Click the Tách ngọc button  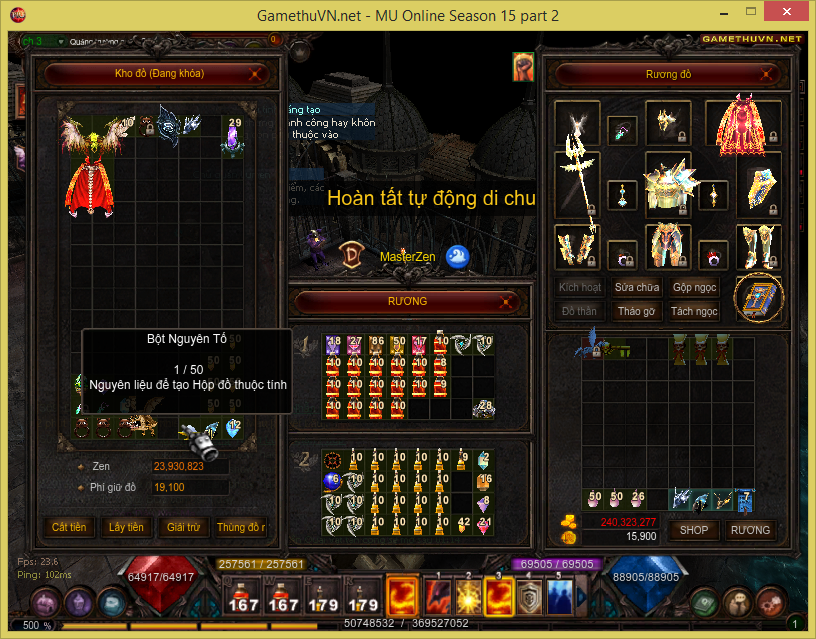694,311
